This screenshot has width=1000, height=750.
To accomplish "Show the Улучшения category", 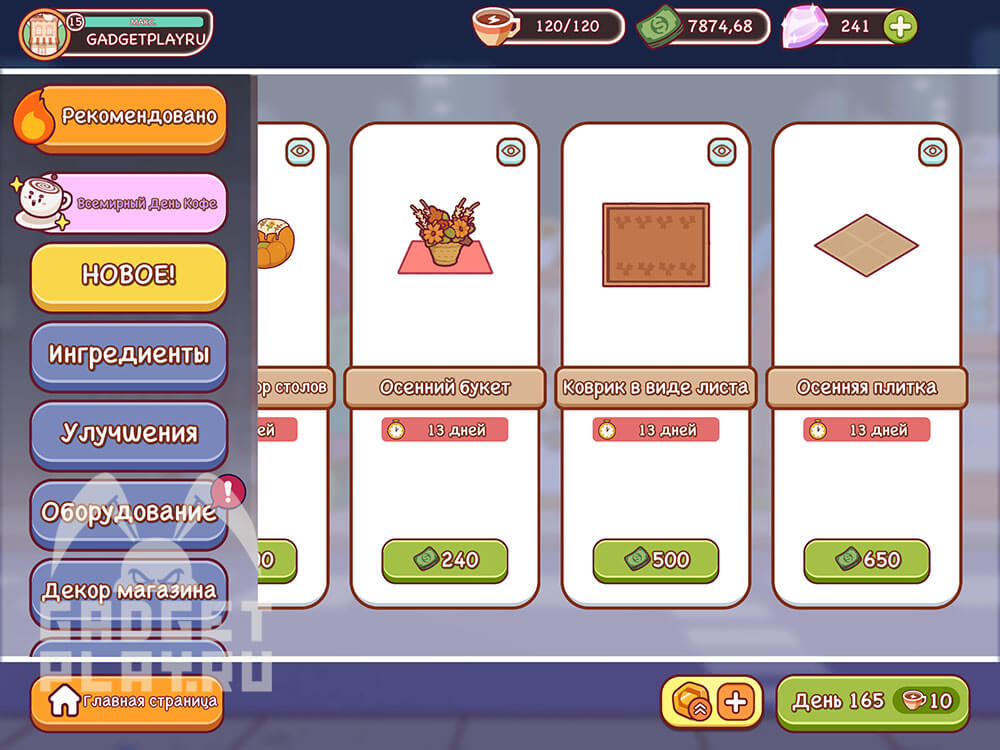I will [128, 433].
